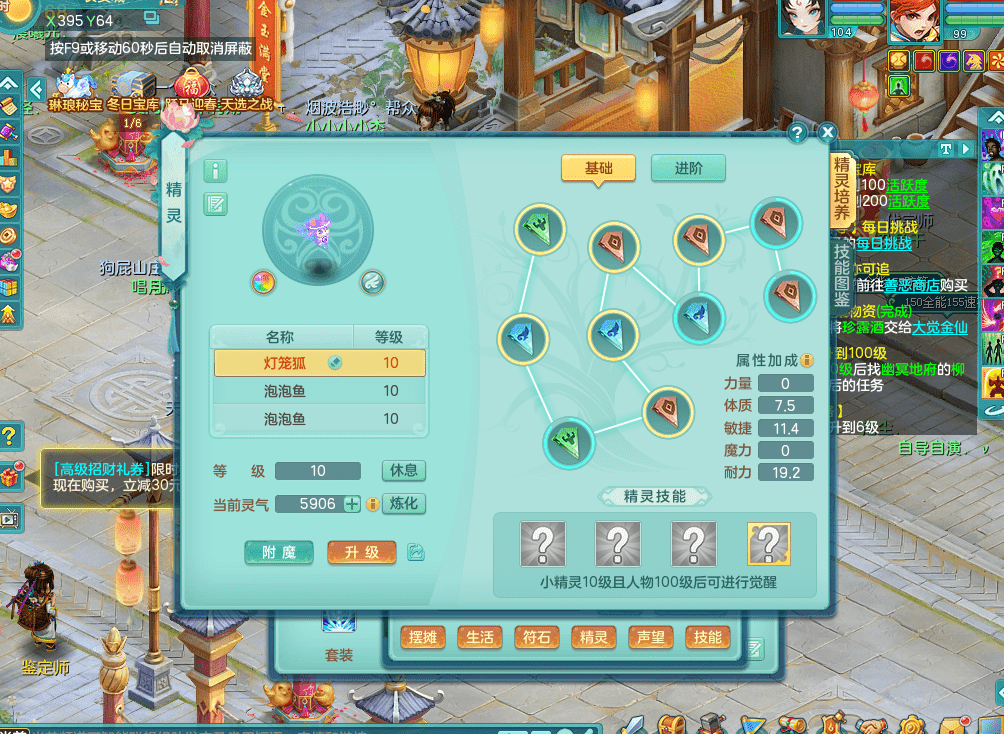This screenshot has width=1004, height=734.
Task: Open the help question mark on the panel
Action: [x=797, y=132]
